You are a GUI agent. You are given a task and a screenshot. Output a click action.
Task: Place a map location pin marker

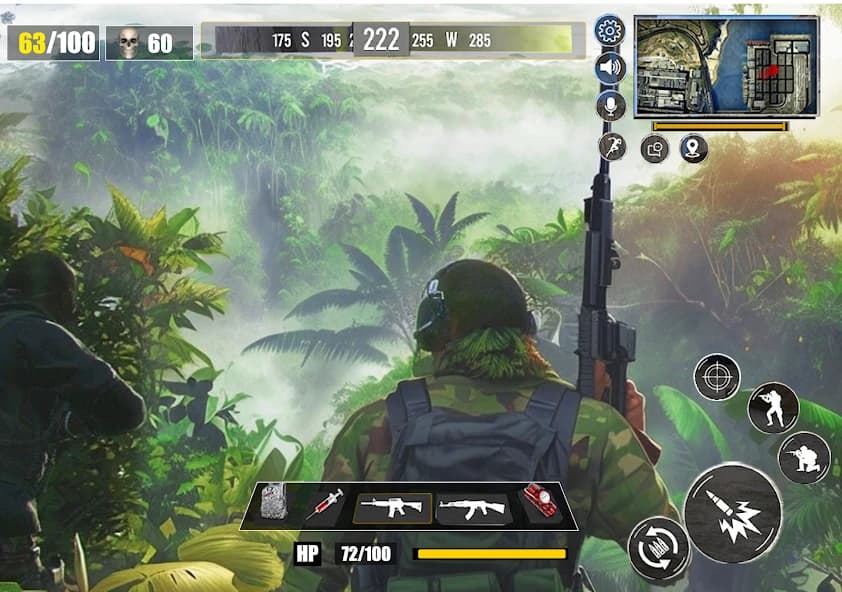[693, 150]
